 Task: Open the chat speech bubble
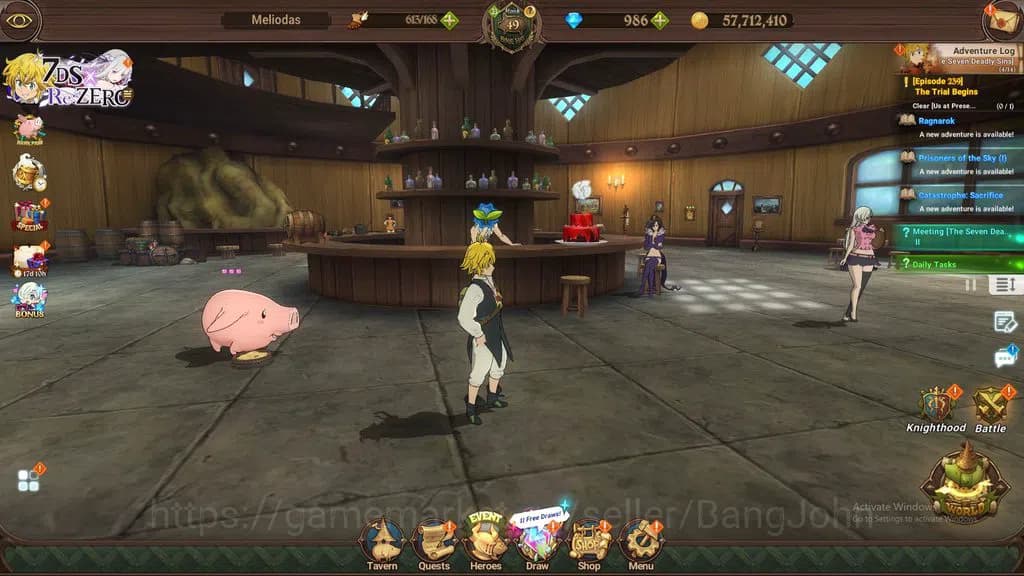(1004, 357)
